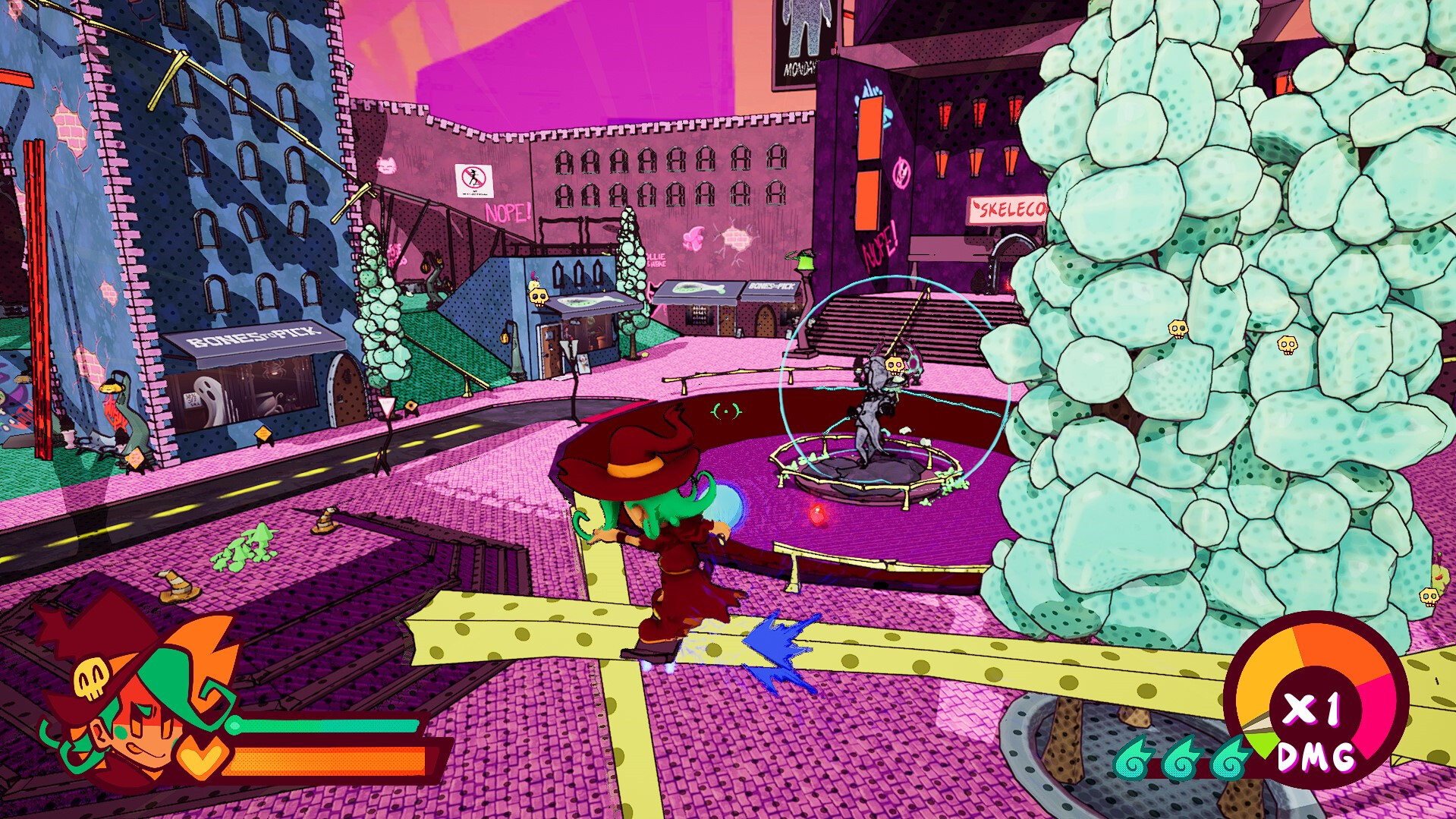The width and height of the screenshot is (1456, 819).
Task: Click the floating skull pickup near the shop awning
Action: 536,295
